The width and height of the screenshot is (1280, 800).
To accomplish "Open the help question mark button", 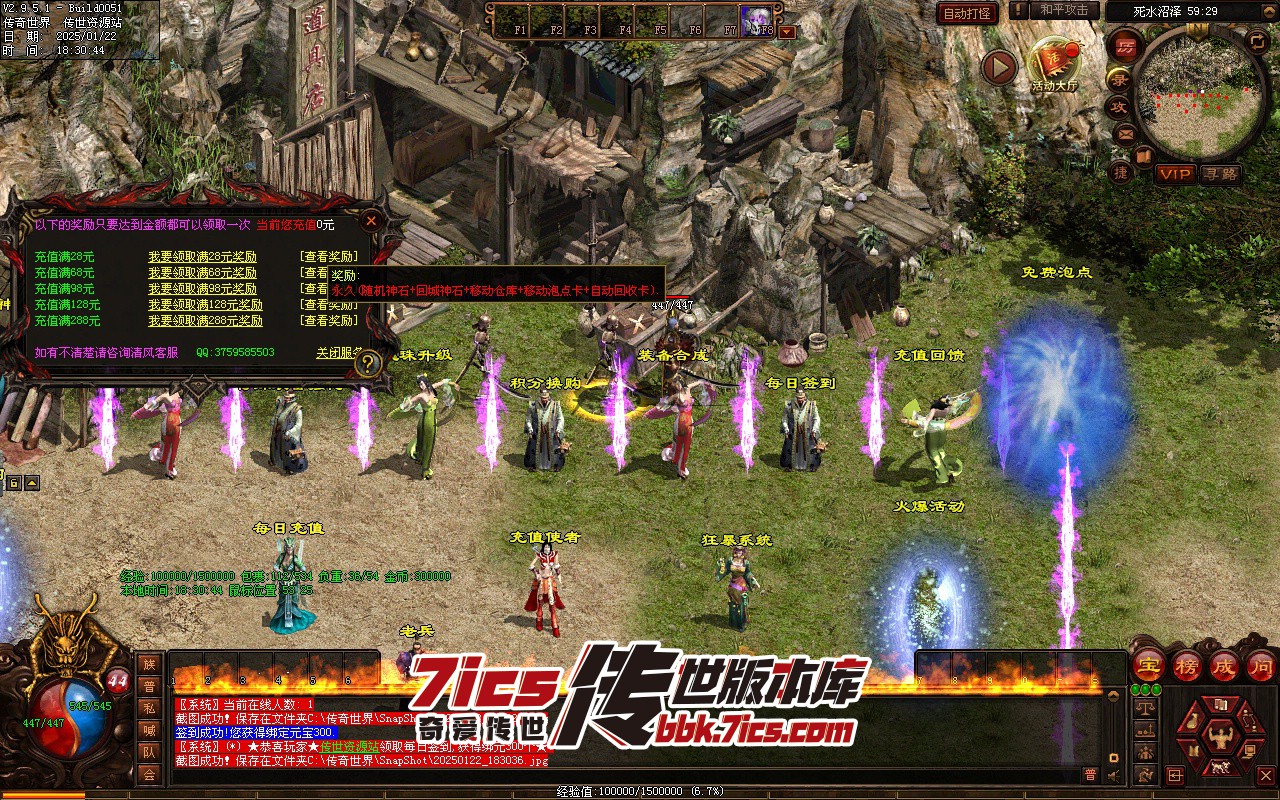I will 368,362.
